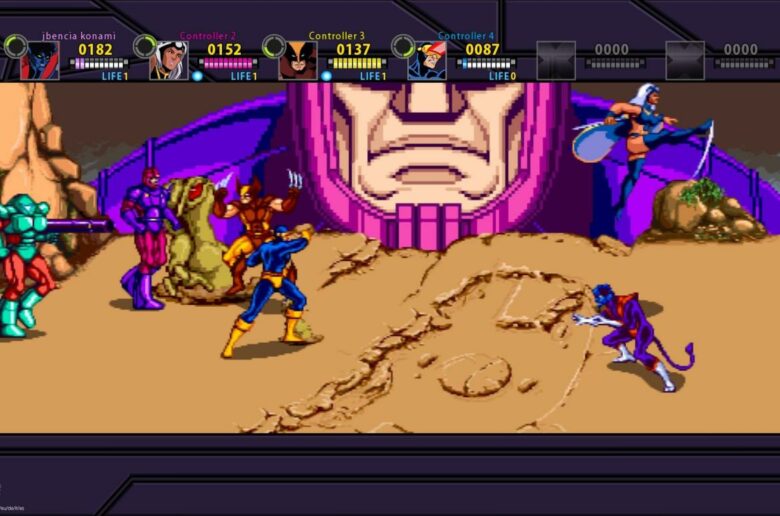Select Nightcrawler's player portrait
Image resolution: width=780 pixels, height=516 pixels.
click(40, 60)
